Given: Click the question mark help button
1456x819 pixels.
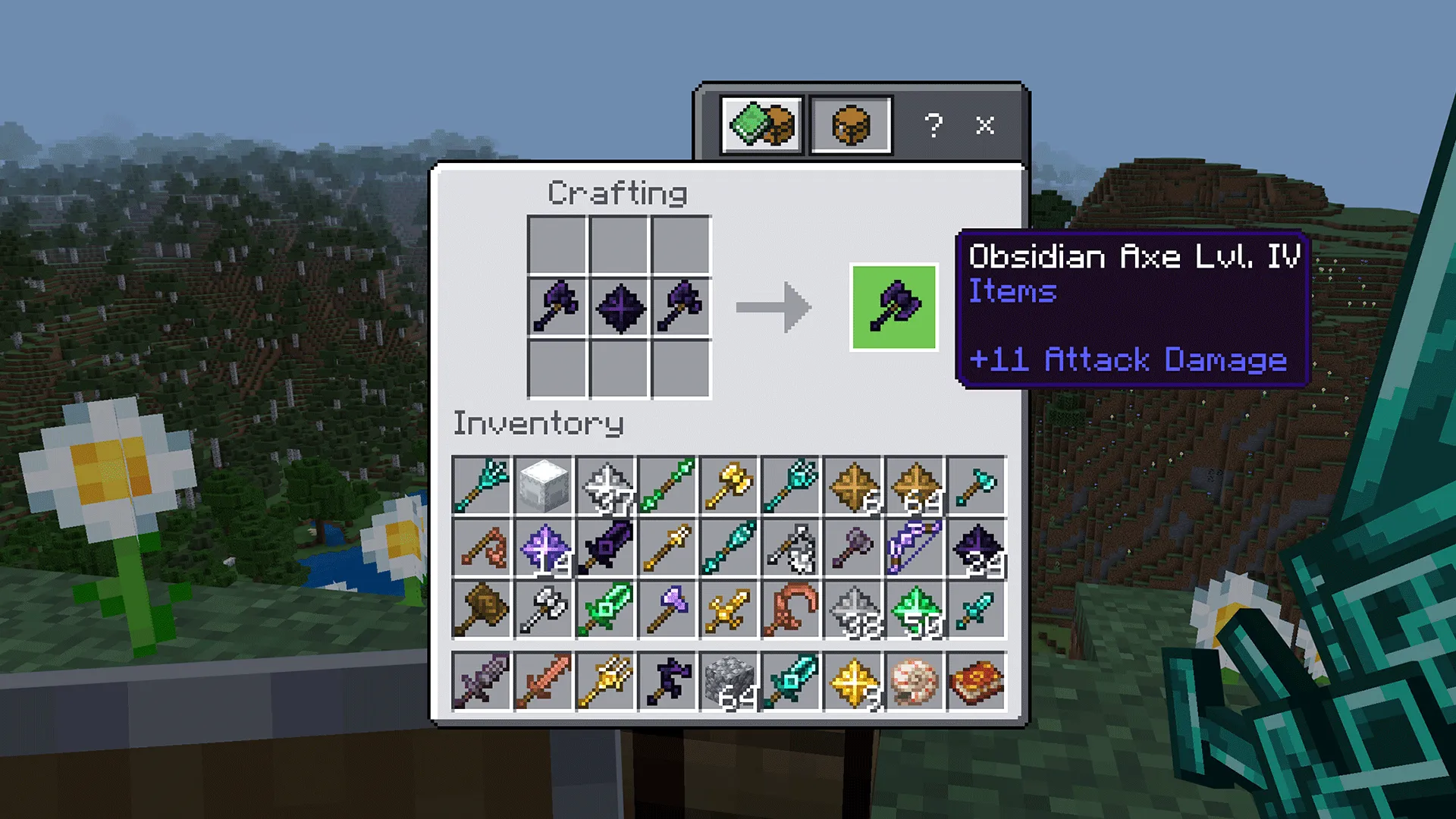Looking at the screenshot, I should [x=934, y=125].
